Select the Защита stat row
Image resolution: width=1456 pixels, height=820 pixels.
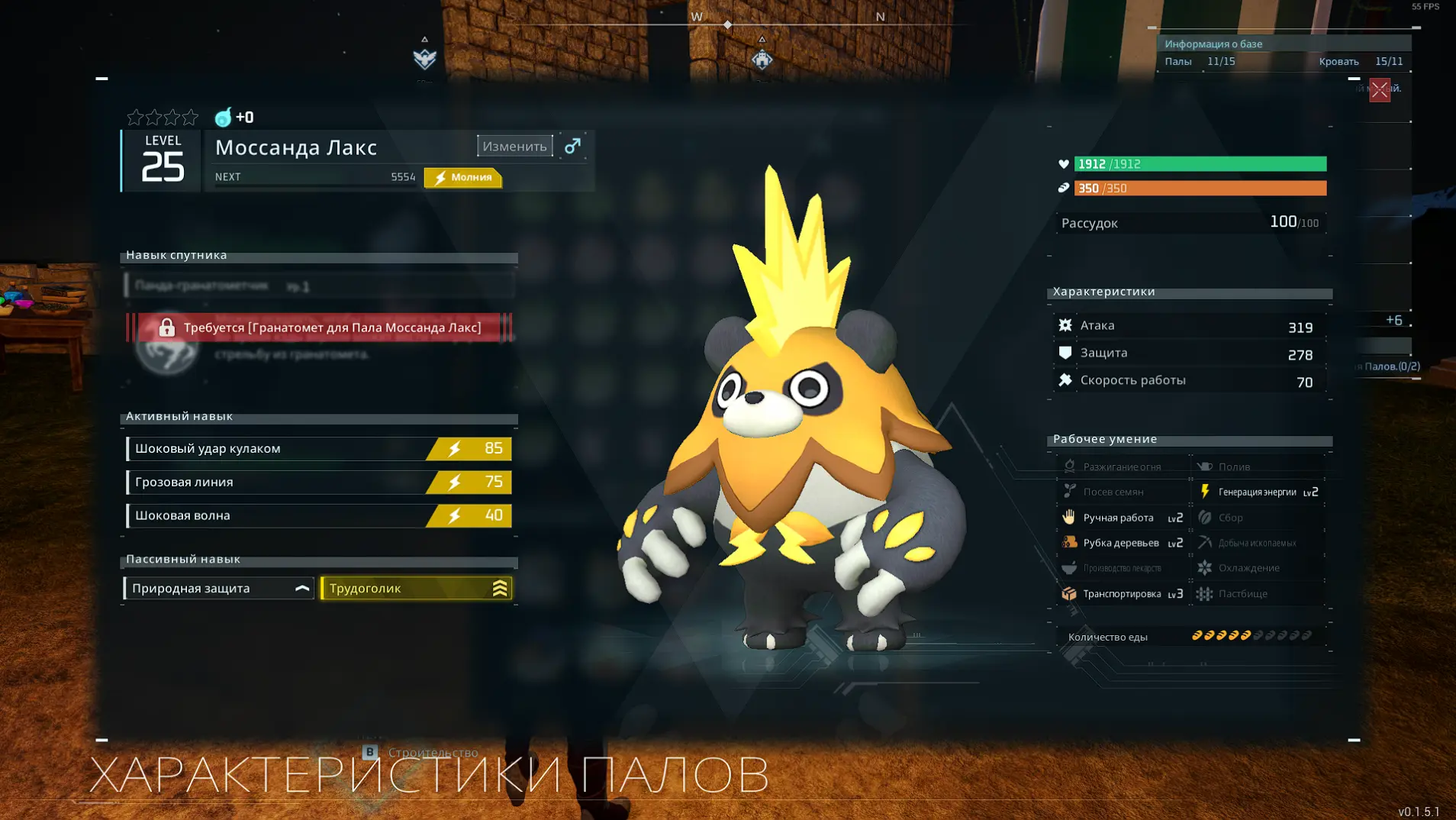point(1189,354)
